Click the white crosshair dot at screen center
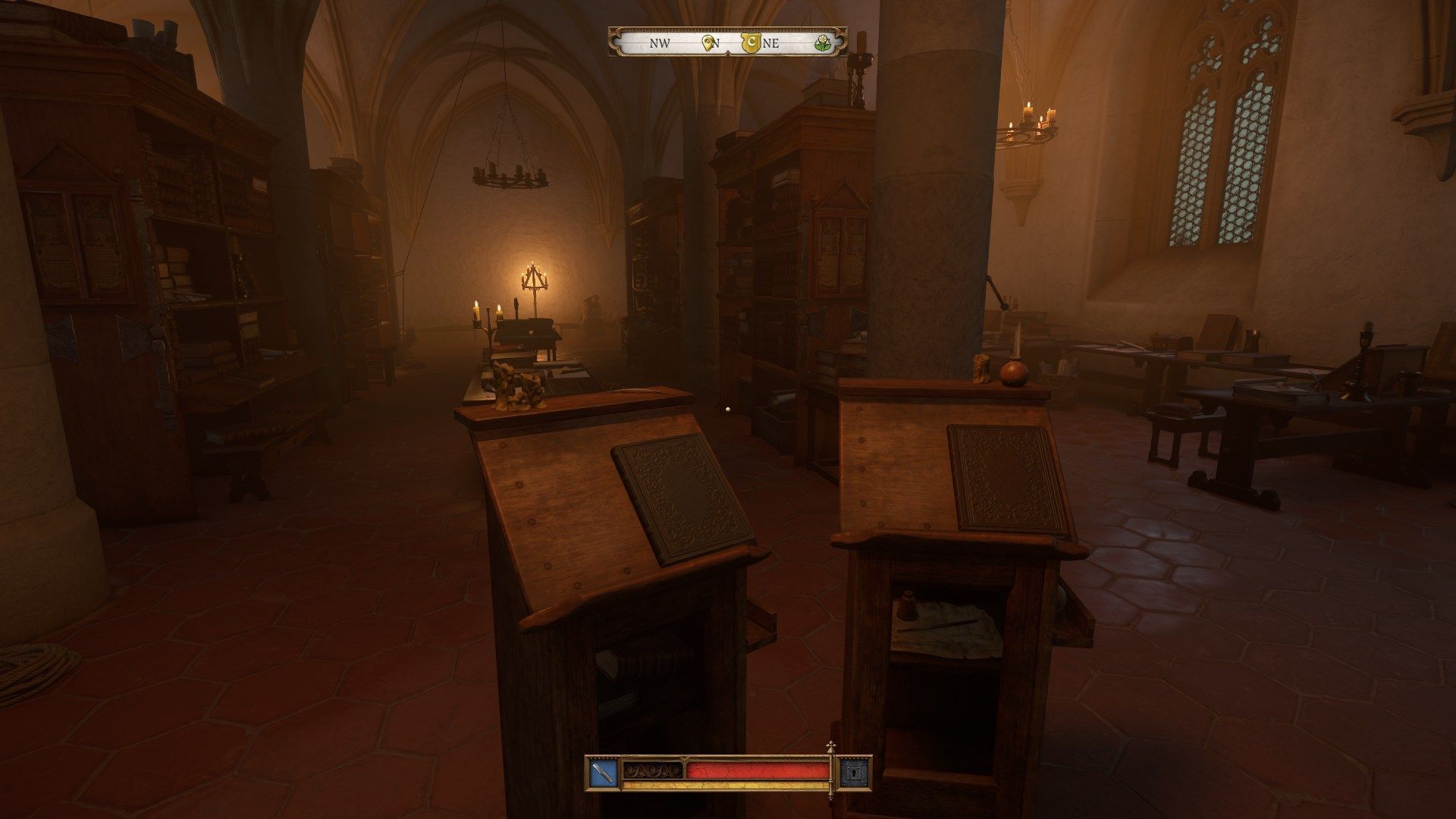This screenshot has height=819, width=1456. [x=728, y=409]
